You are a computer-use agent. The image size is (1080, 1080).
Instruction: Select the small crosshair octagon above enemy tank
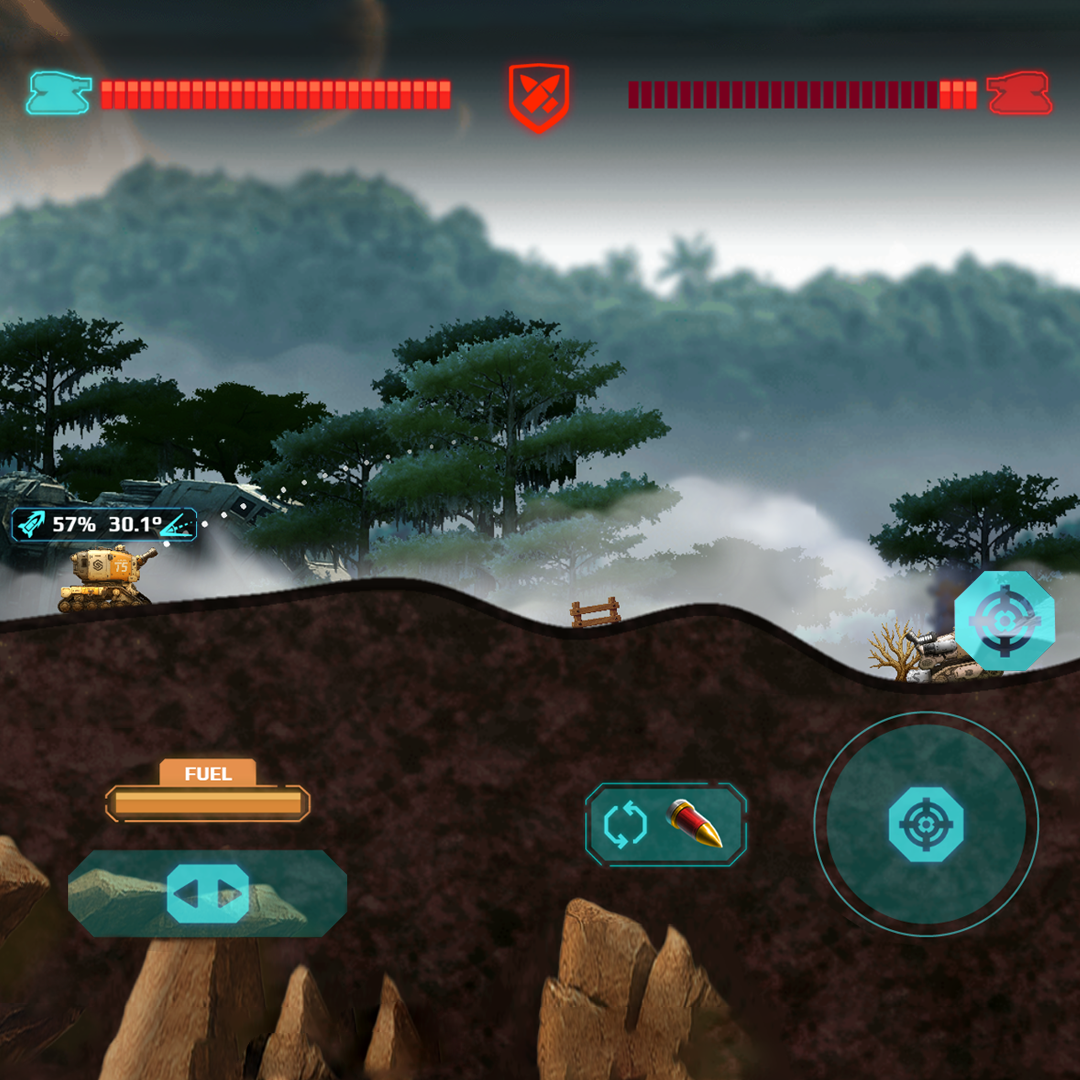pos(1003,621)
